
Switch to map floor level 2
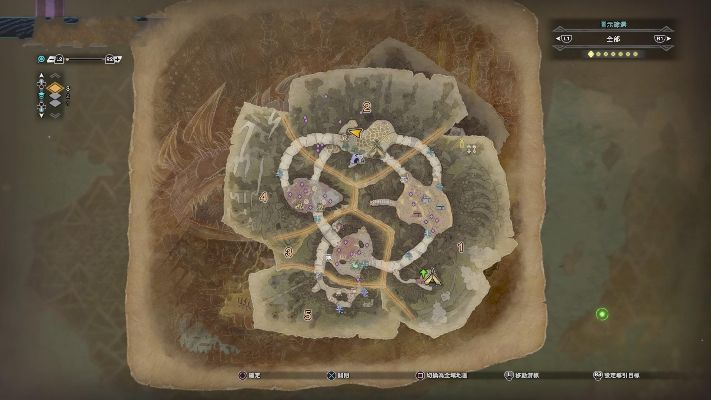(56, 97)
